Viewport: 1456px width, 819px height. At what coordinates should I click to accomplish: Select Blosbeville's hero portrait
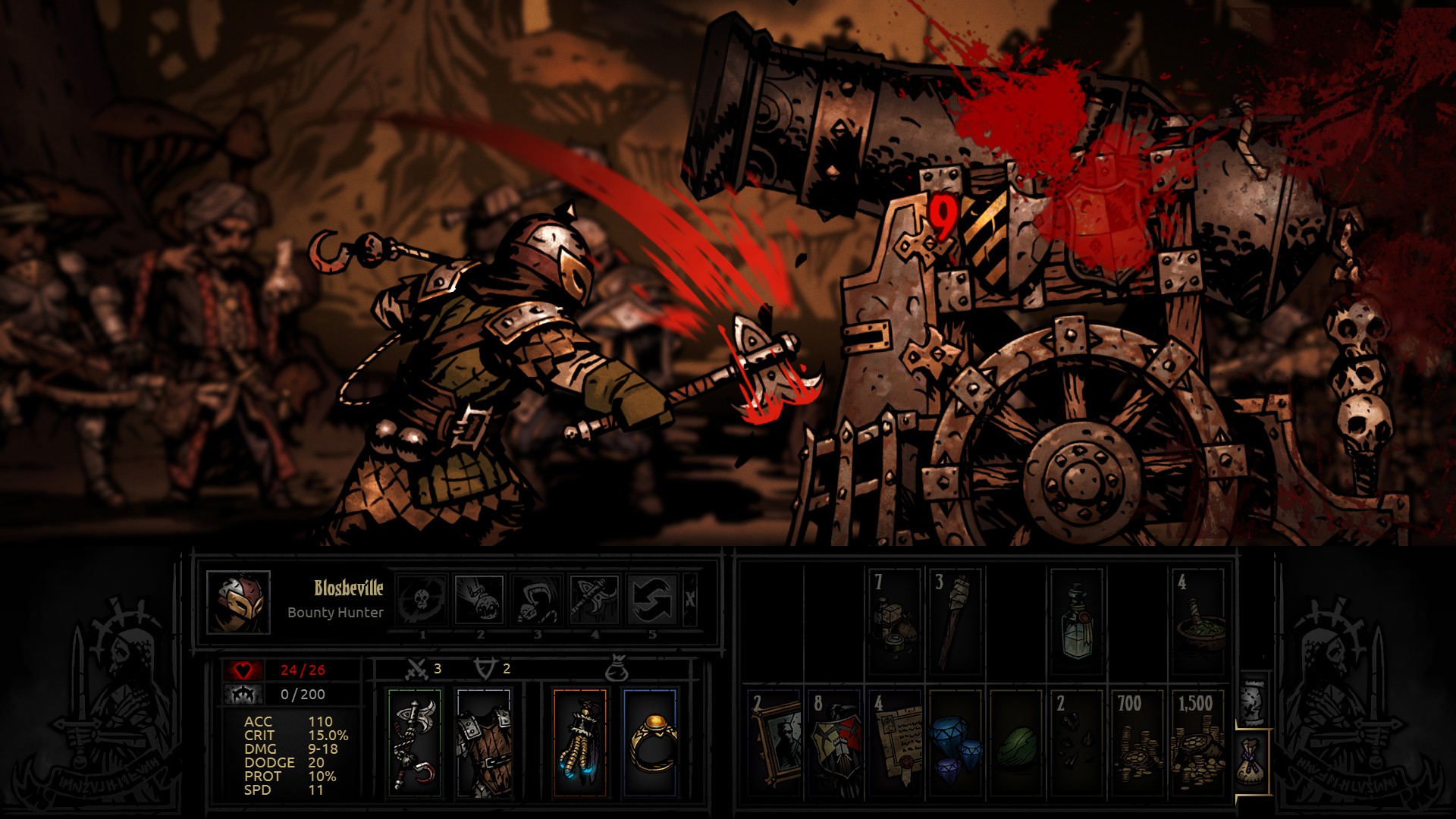click(x=238, y=603)
